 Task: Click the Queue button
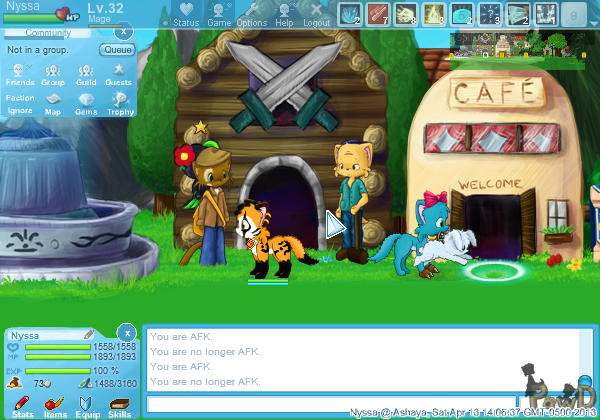(x=117, y=49)
